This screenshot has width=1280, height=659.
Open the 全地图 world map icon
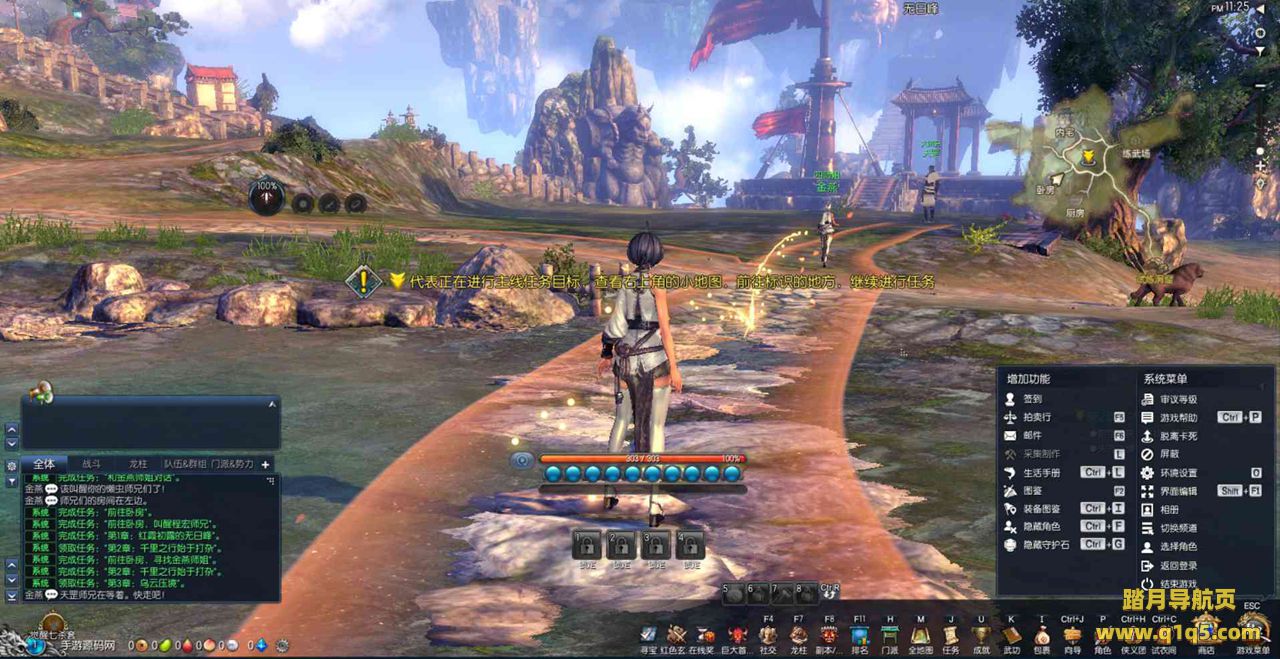pos(920,635)
